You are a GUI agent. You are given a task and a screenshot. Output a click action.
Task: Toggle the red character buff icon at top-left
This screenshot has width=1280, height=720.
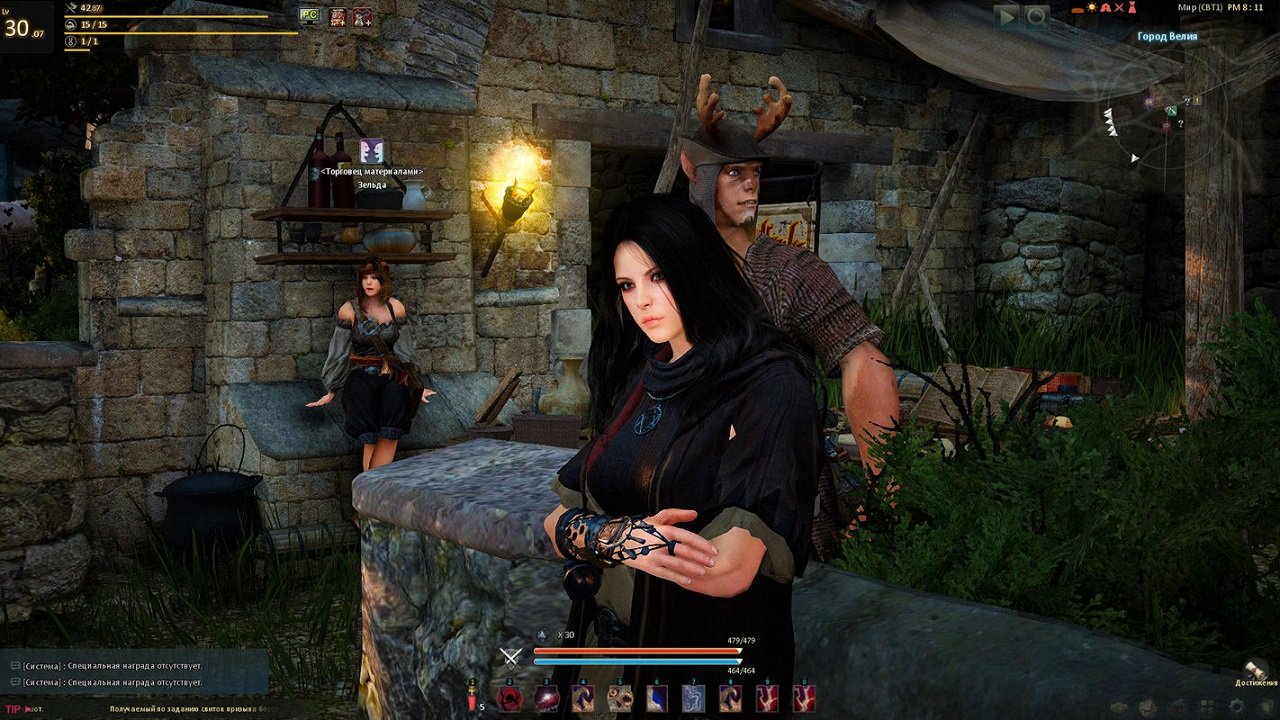362,15
